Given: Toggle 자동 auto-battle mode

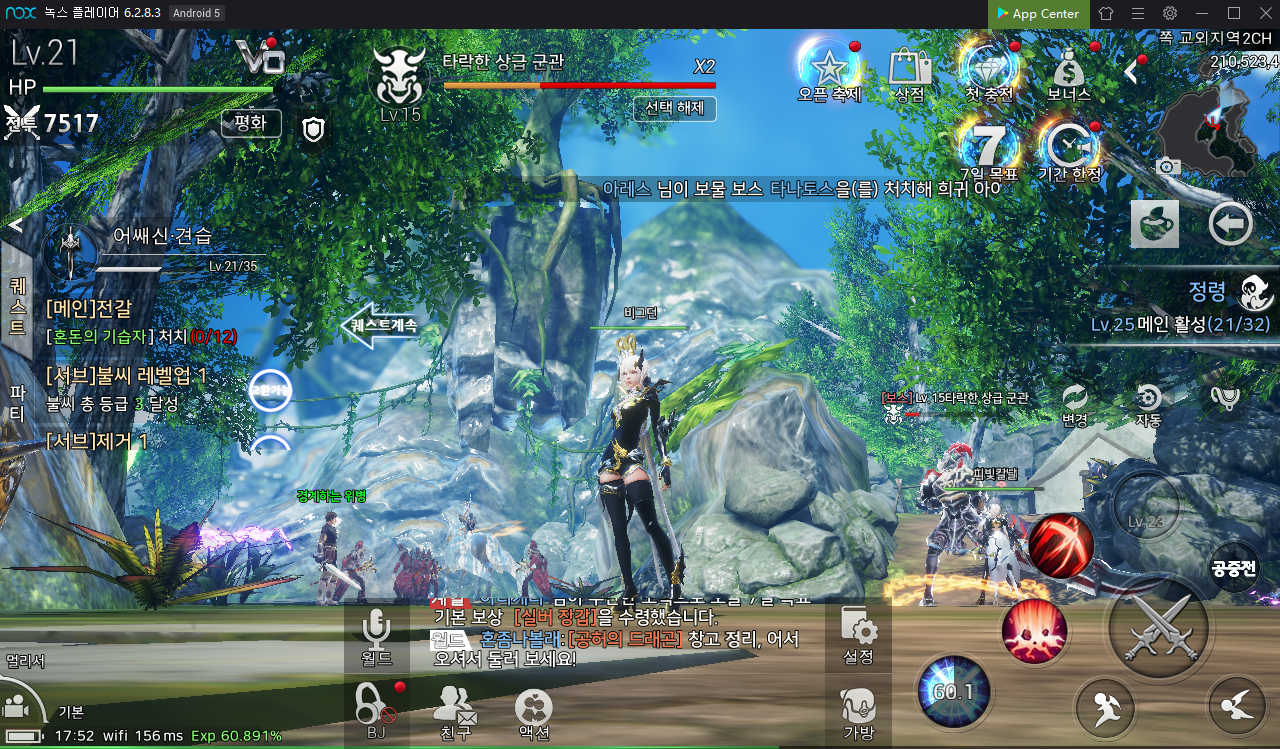Looking at the screenshot, I should point(1148,403).
